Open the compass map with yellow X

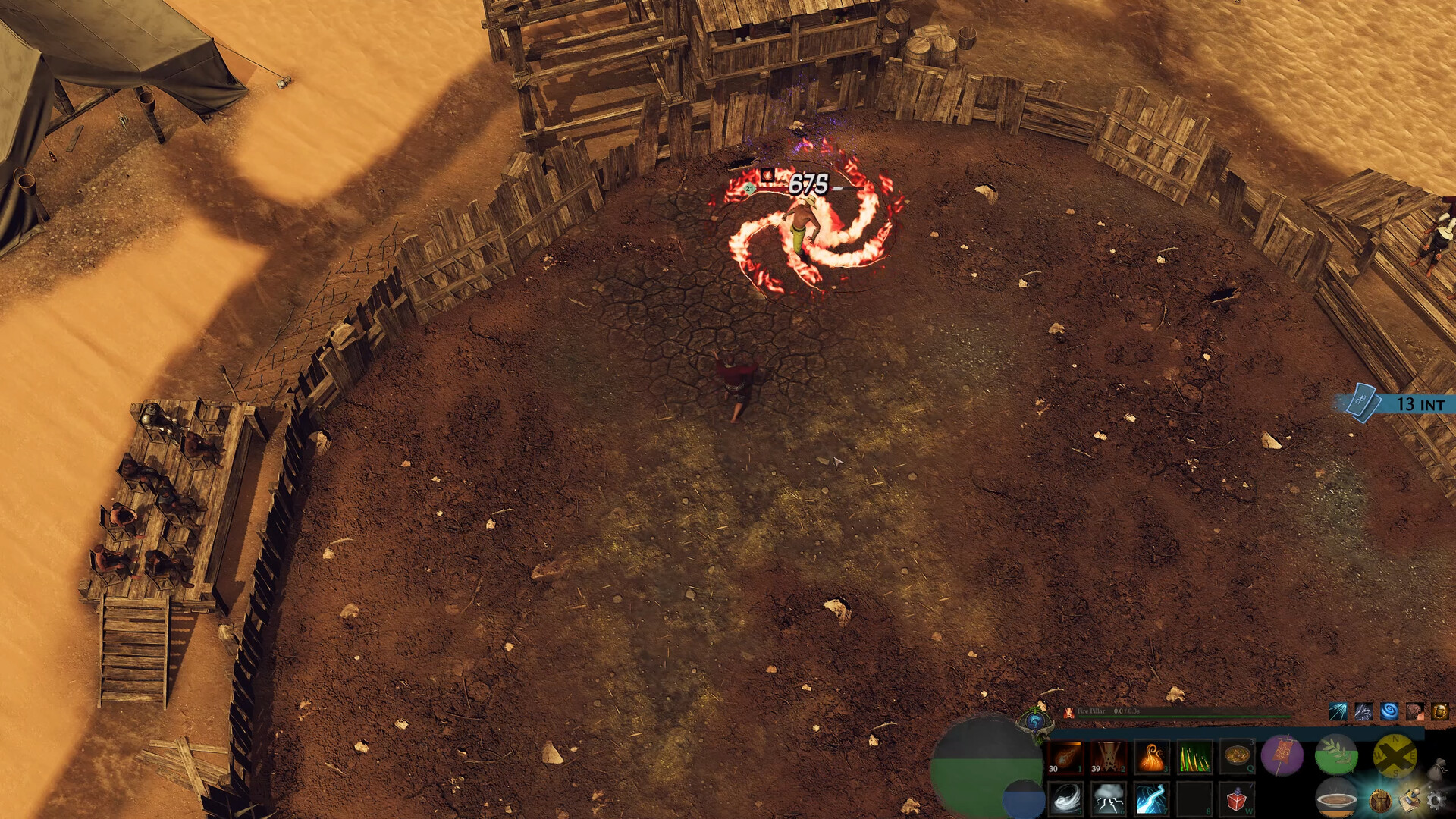coord(1395,757)
